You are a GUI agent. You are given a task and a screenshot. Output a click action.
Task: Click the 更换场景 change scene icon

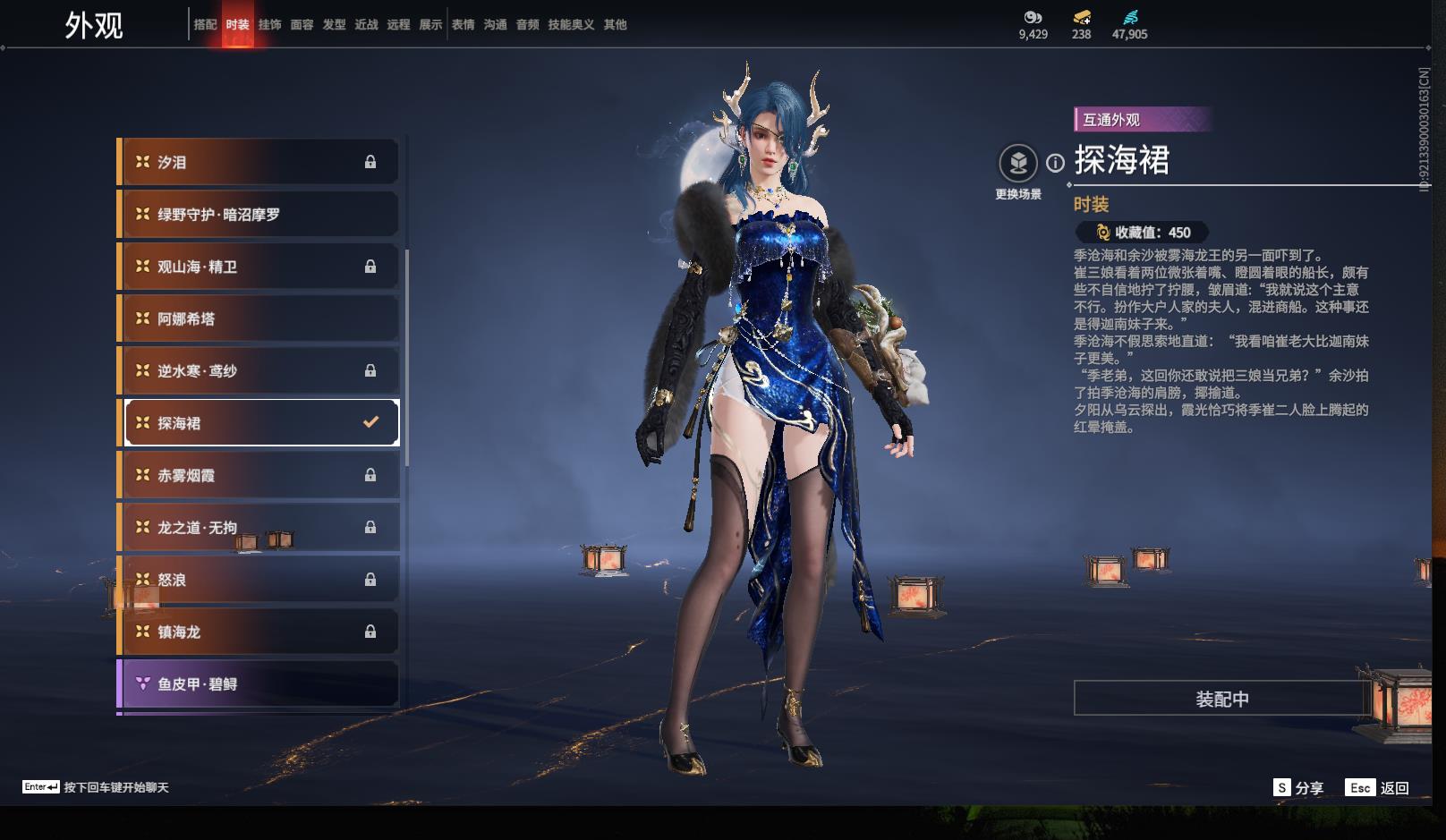click(x=1018, y=164)
